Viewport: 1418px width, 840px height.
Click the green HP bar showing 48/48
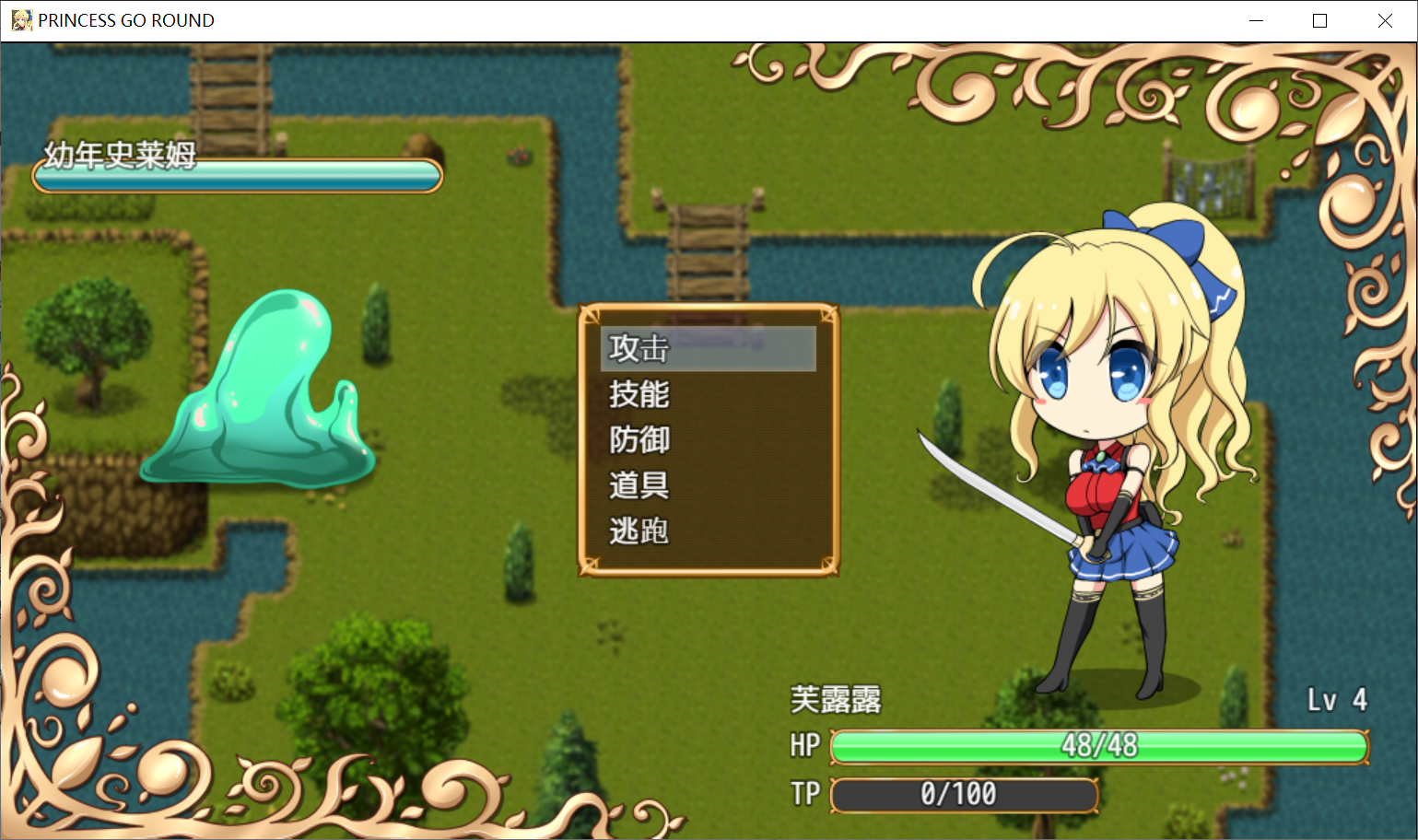(1098, 747)
